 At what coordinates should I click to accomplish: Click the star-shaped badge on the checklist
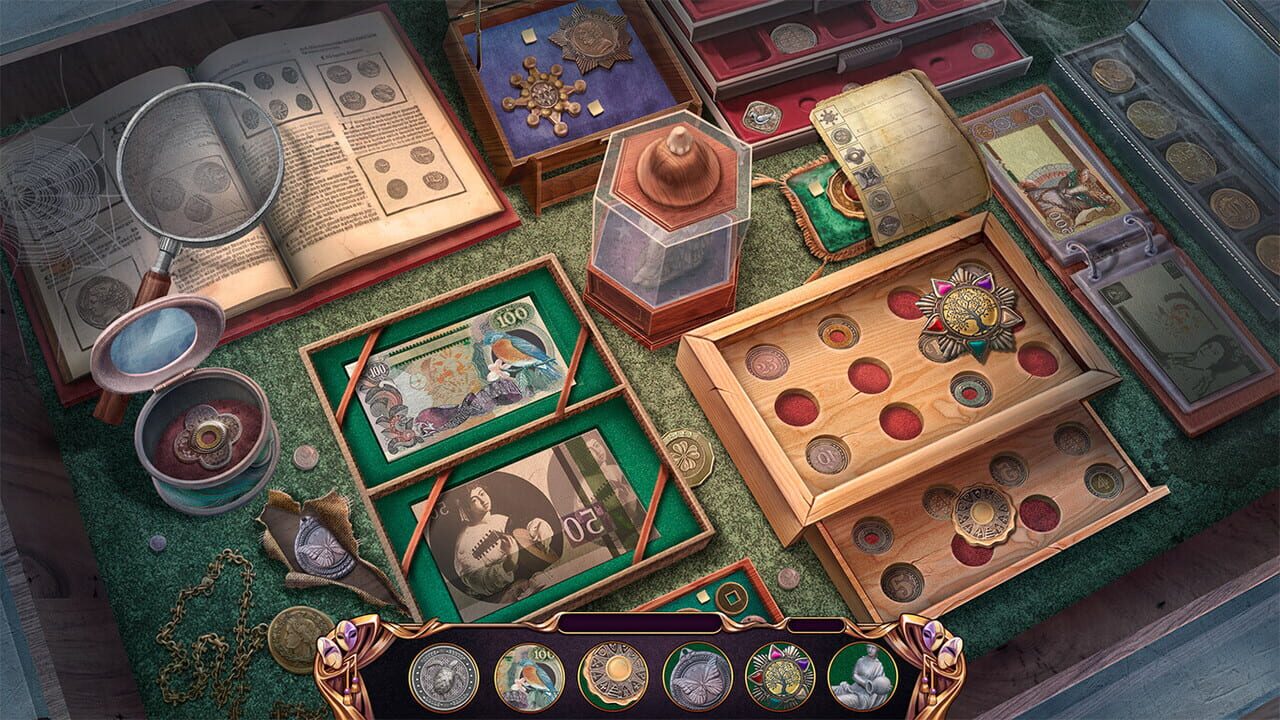point(830,118)
